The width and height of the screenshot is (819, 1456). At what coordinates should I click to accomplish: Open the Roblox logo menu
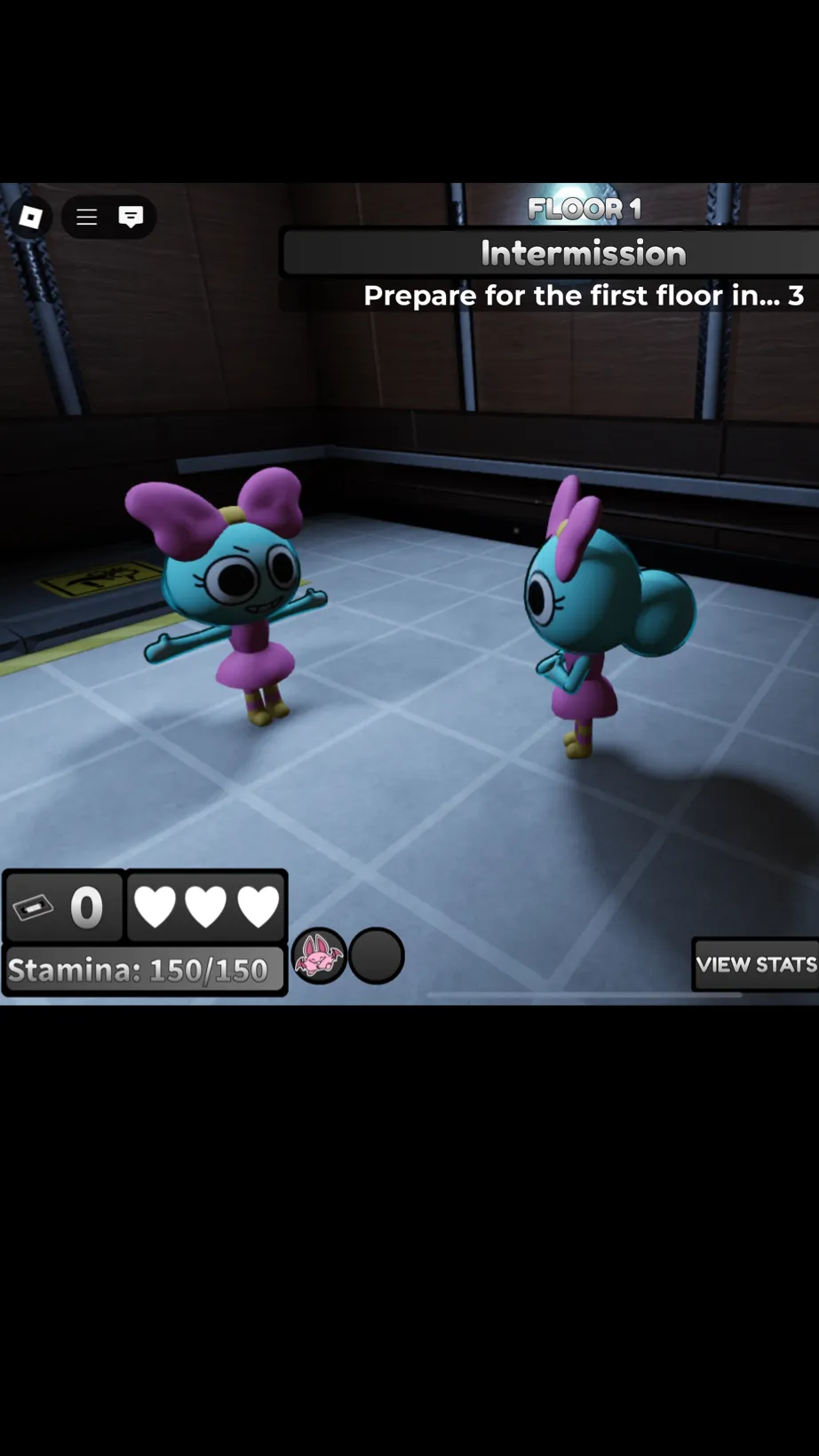[30, 218]
